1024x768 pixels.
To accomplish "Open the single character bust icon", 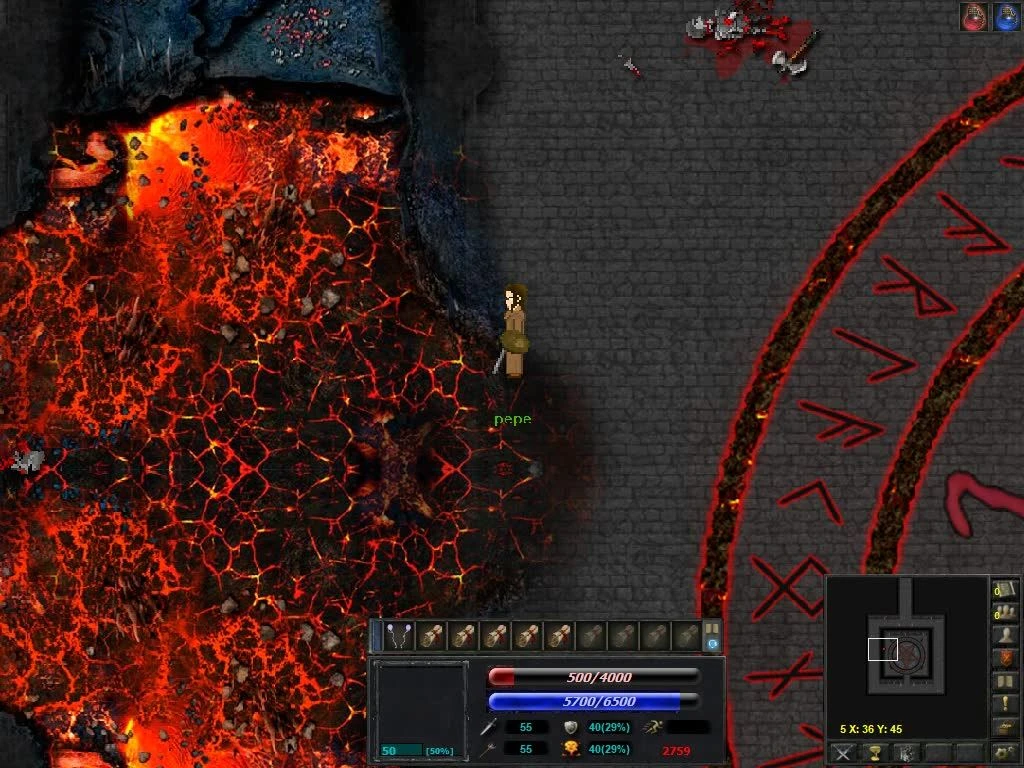I will pos(1003,635).
